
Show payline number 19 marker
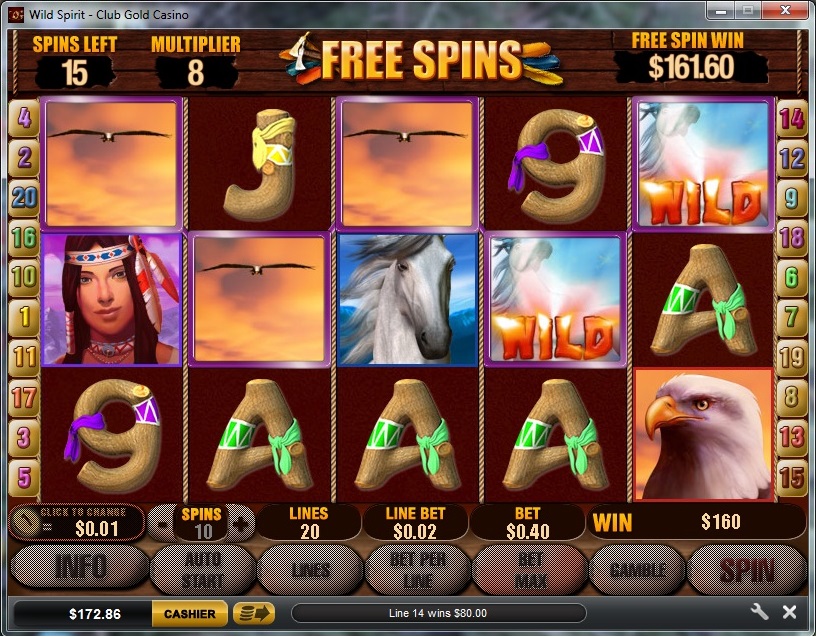pyautogui.click(x=791, y=356)
